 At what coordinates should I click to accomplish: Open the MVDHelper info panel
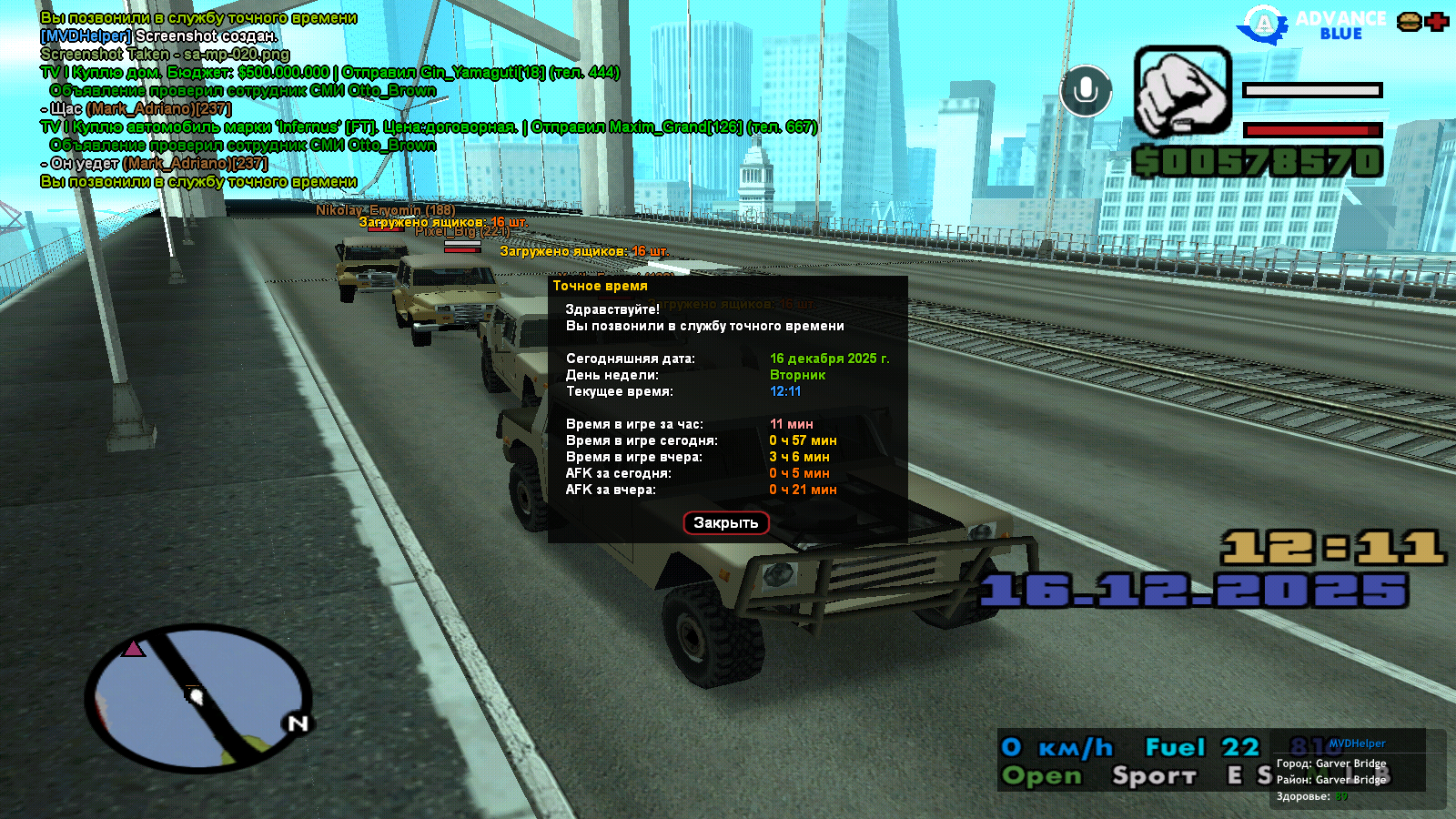[1356, 743]
